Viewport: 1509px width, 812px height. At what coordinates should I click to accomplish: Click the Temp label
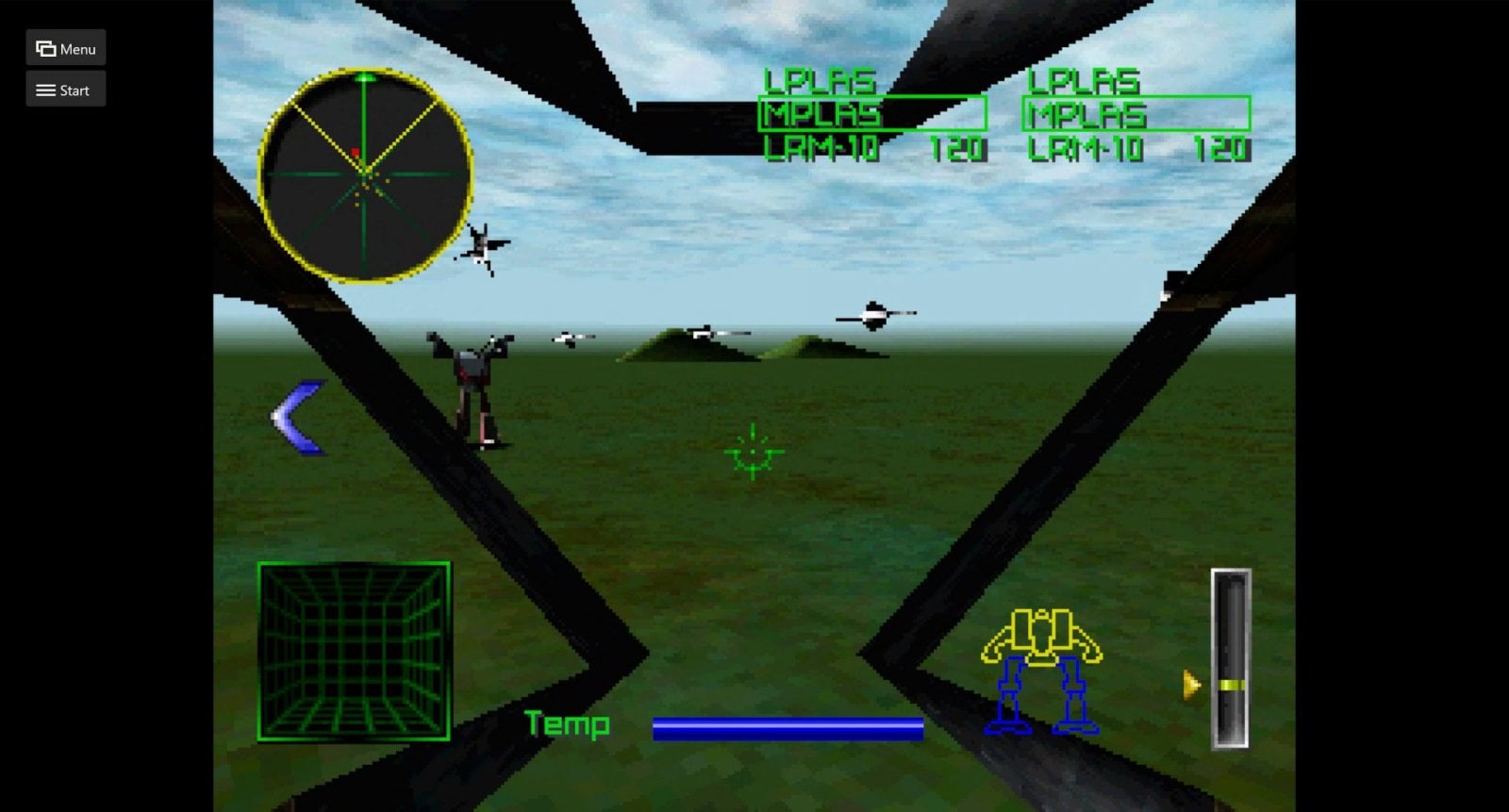pos(567,725)
